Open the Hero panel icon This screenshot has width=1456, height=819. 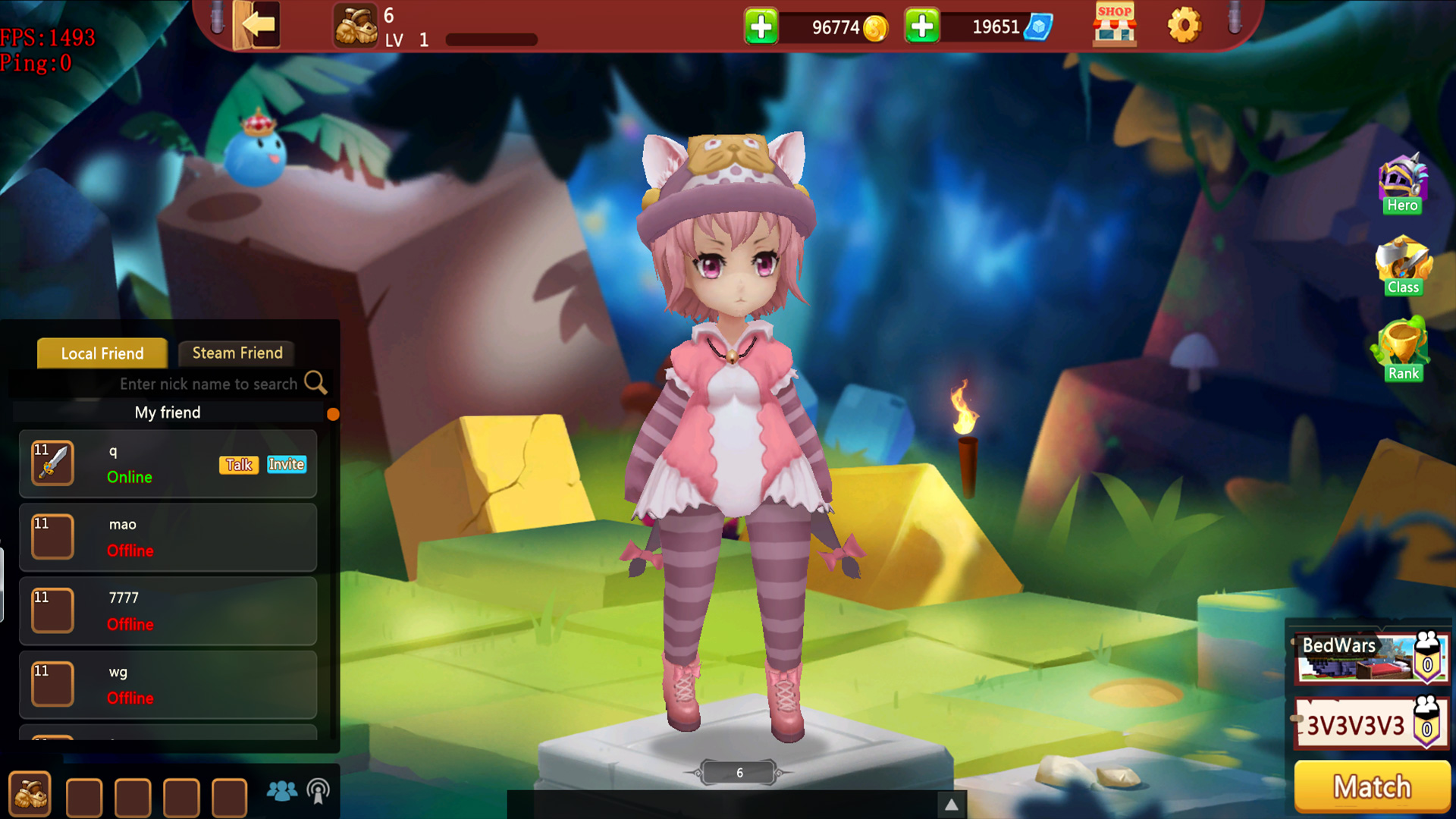click(1402, 182)
